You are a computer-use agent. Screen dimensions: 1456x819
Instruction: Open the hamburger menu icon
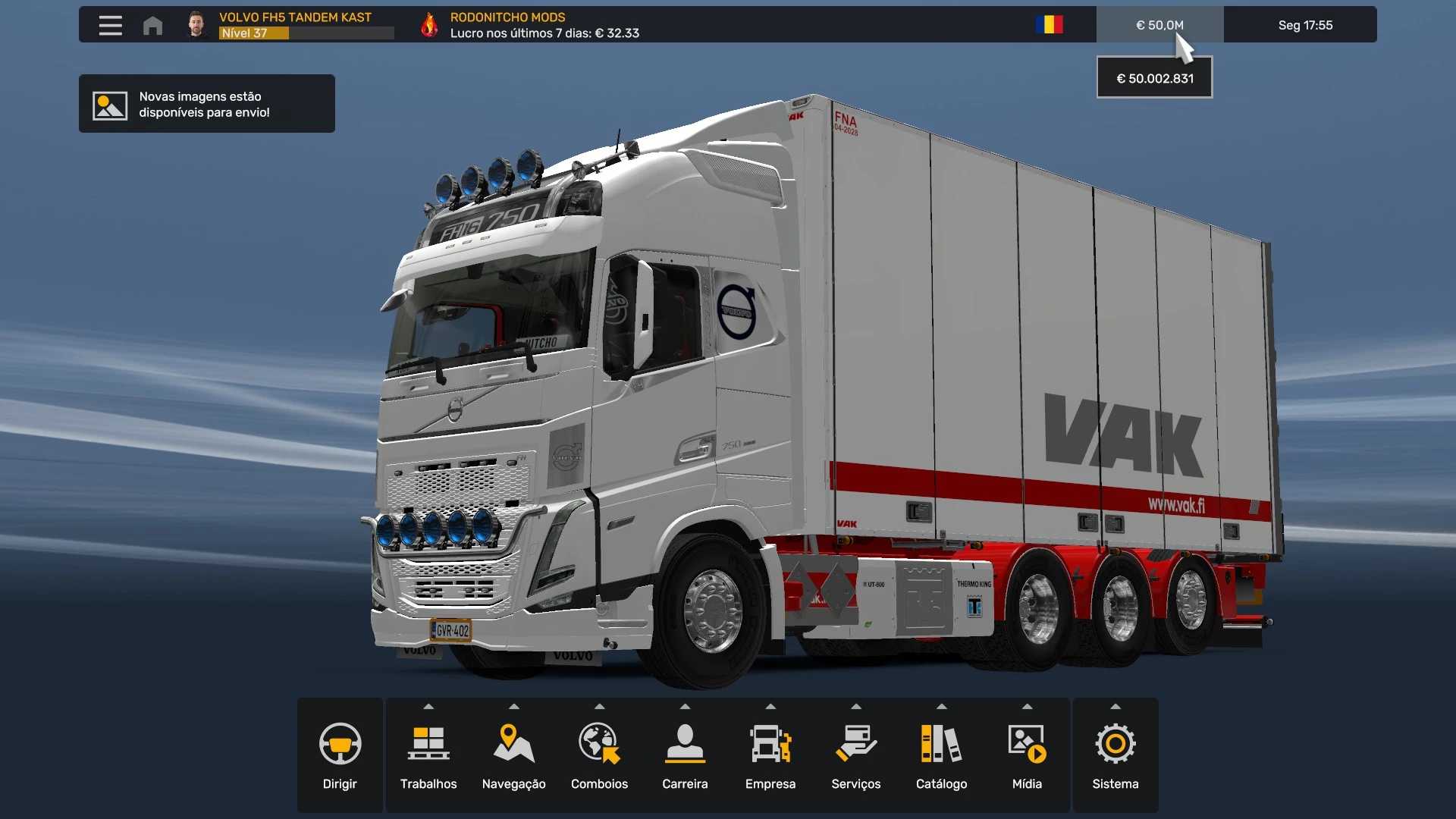pos(110,25)
